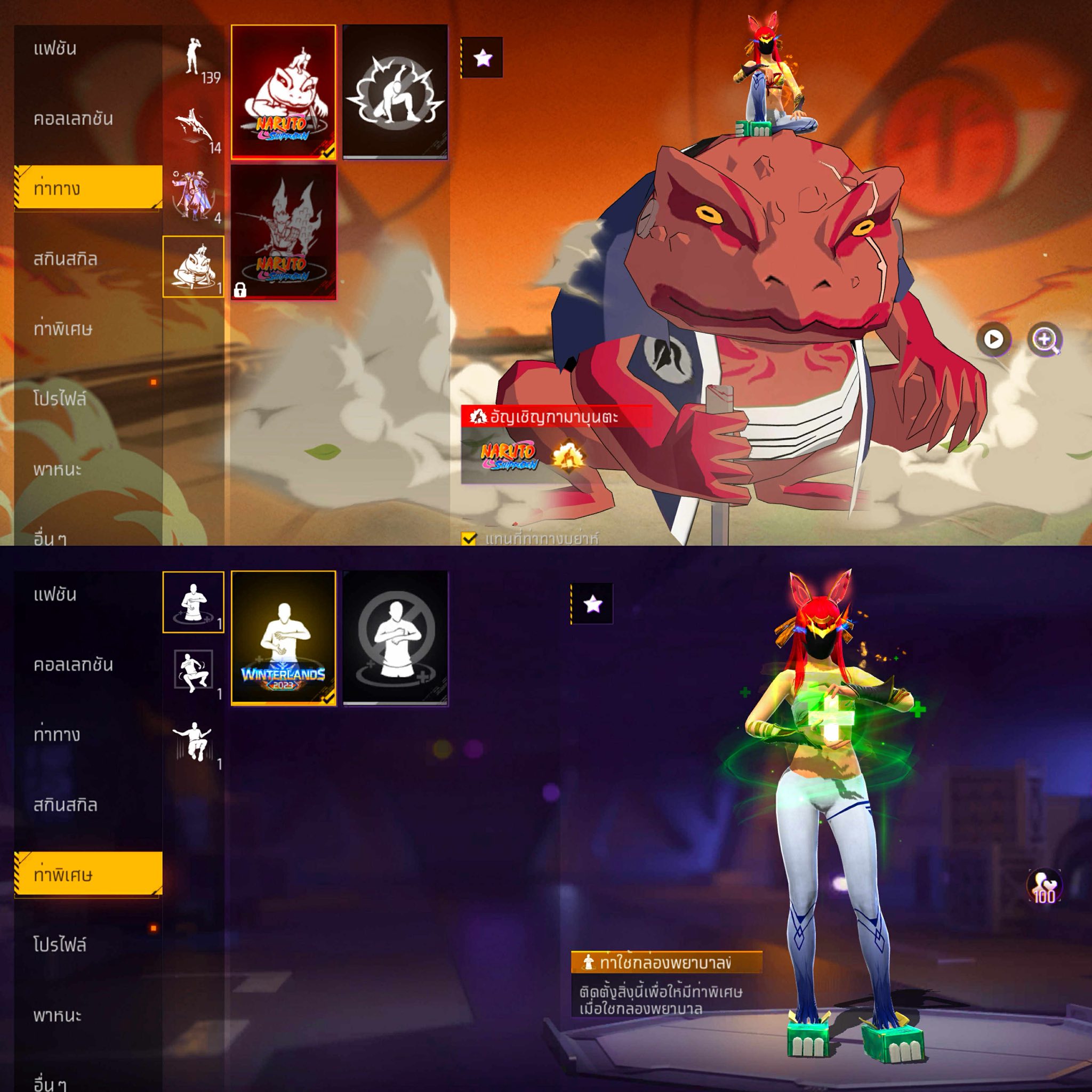Image resolution: width=1092 pixels, height=1092 pixels.
Task: Click the magnifier zoom button
Action: point(1045,339)
